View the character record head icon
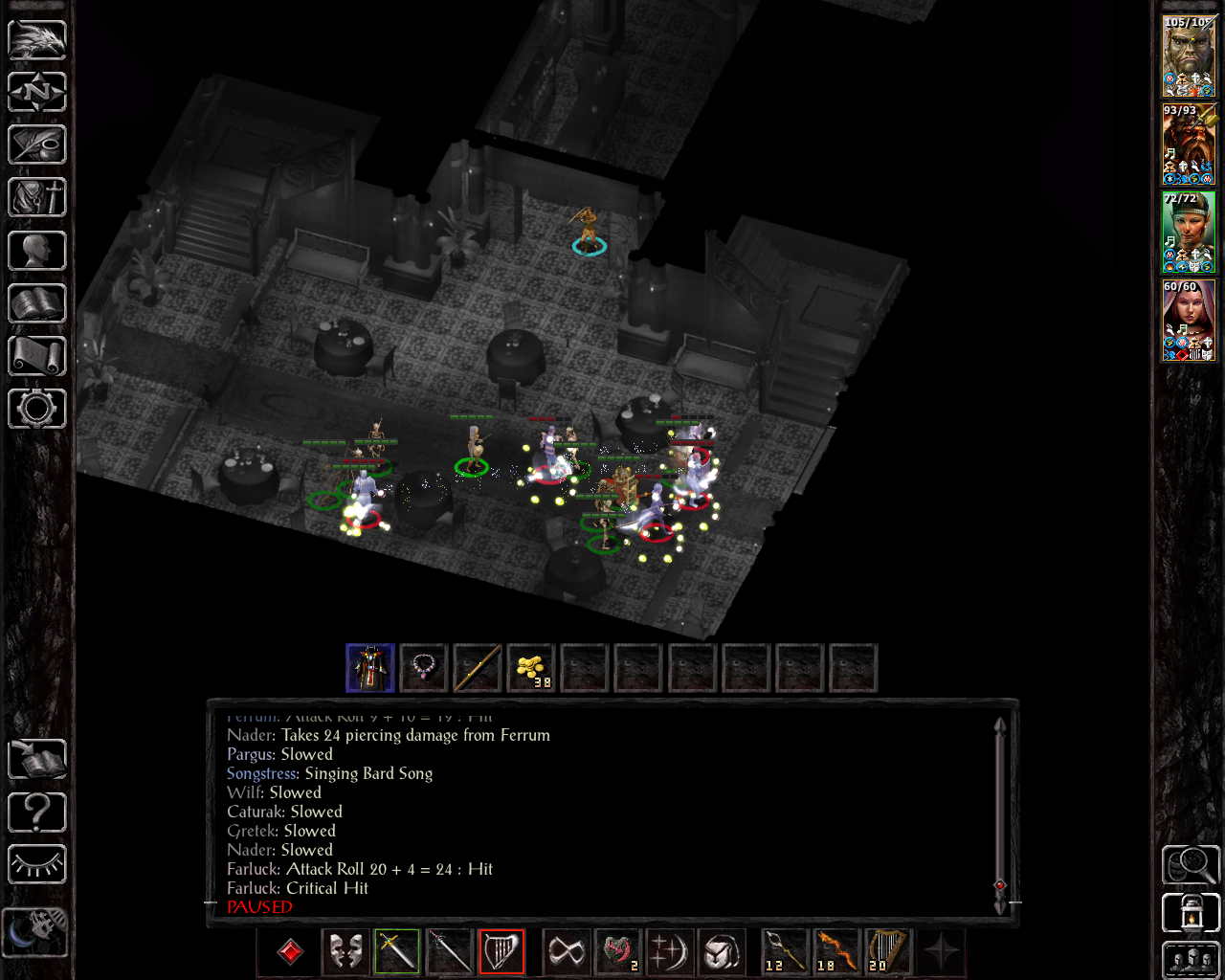Viewport: 1225px width, 980px height. [36, 250]
